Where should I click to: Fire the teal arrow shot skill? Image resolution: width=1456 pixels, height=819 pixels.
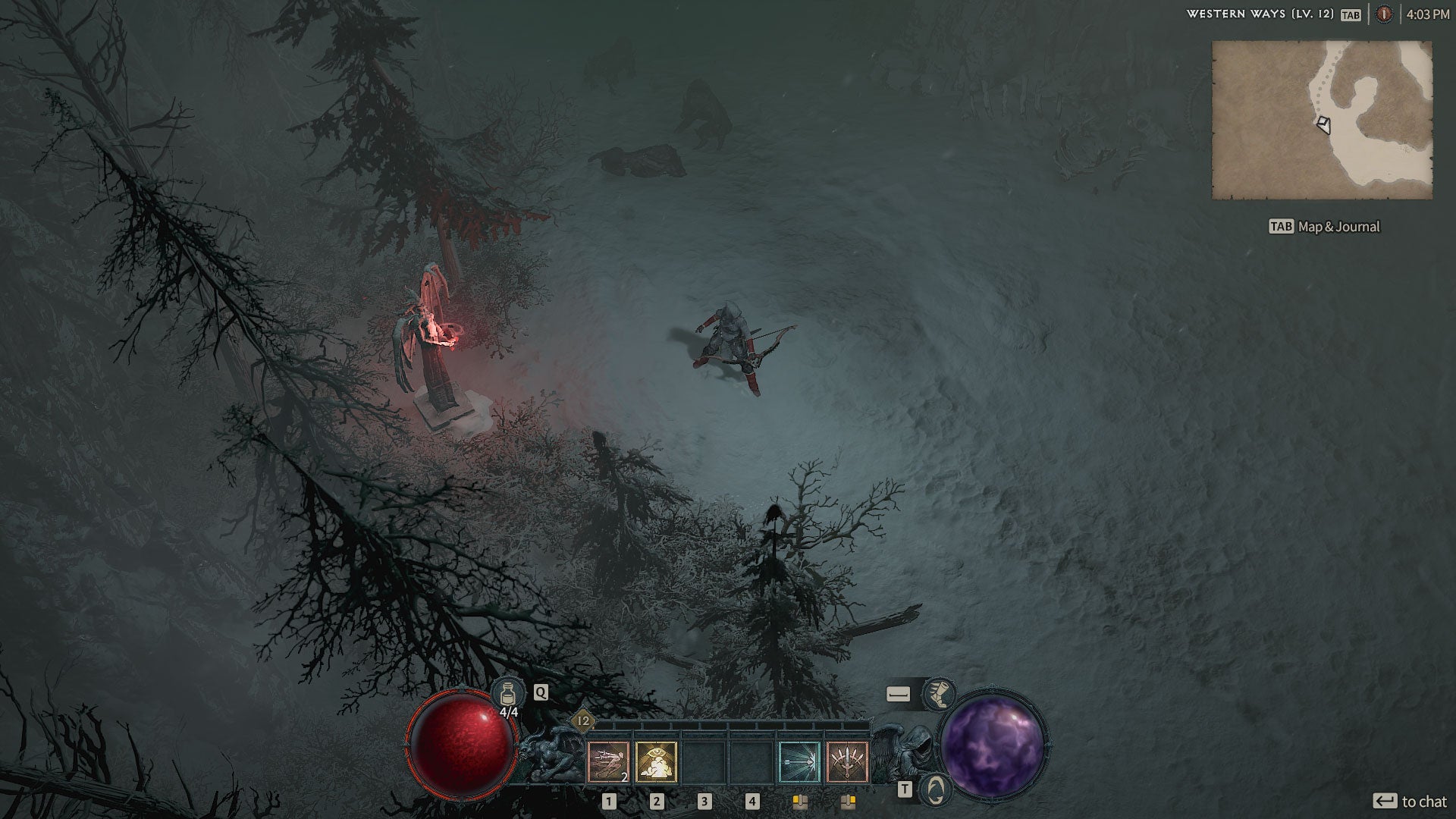(x=799, y=761)
